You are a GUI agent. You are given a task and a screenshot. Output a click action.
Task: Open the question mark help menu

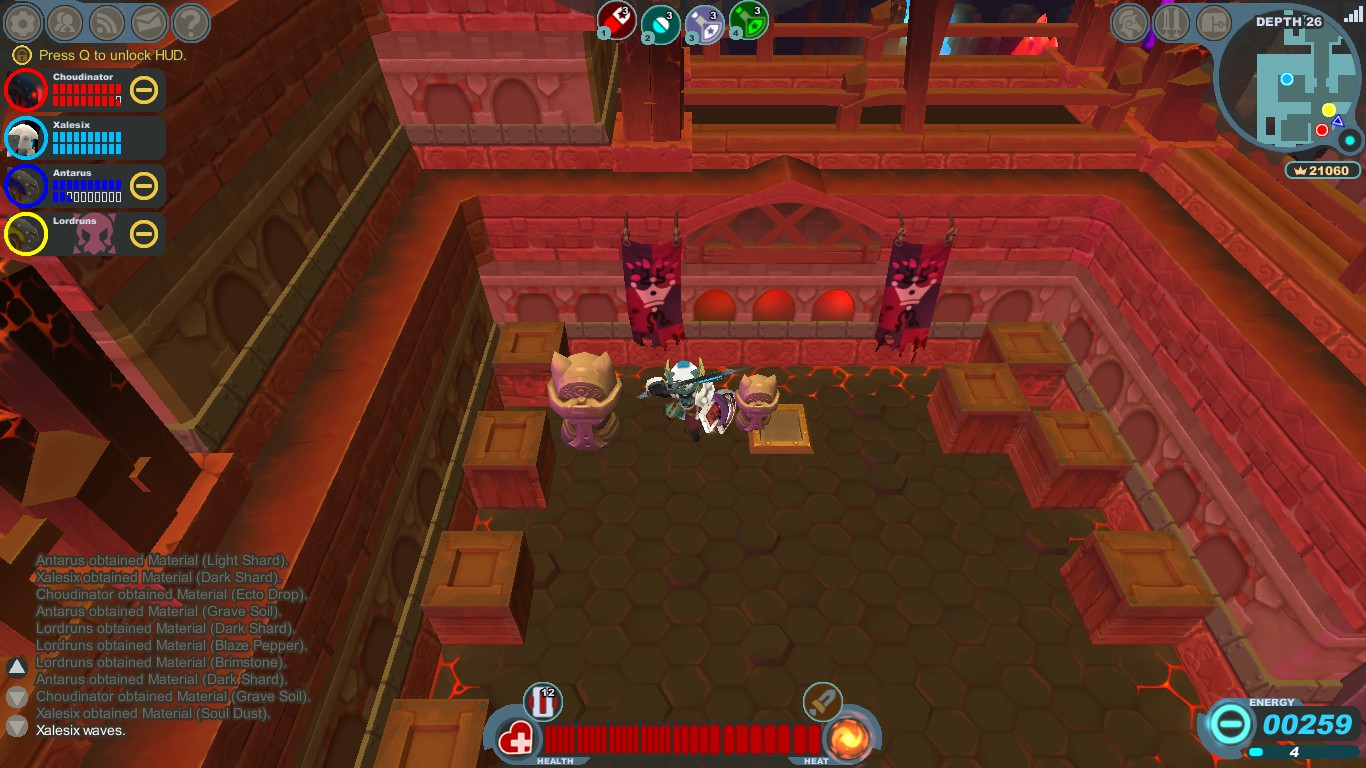click(190, 21)
